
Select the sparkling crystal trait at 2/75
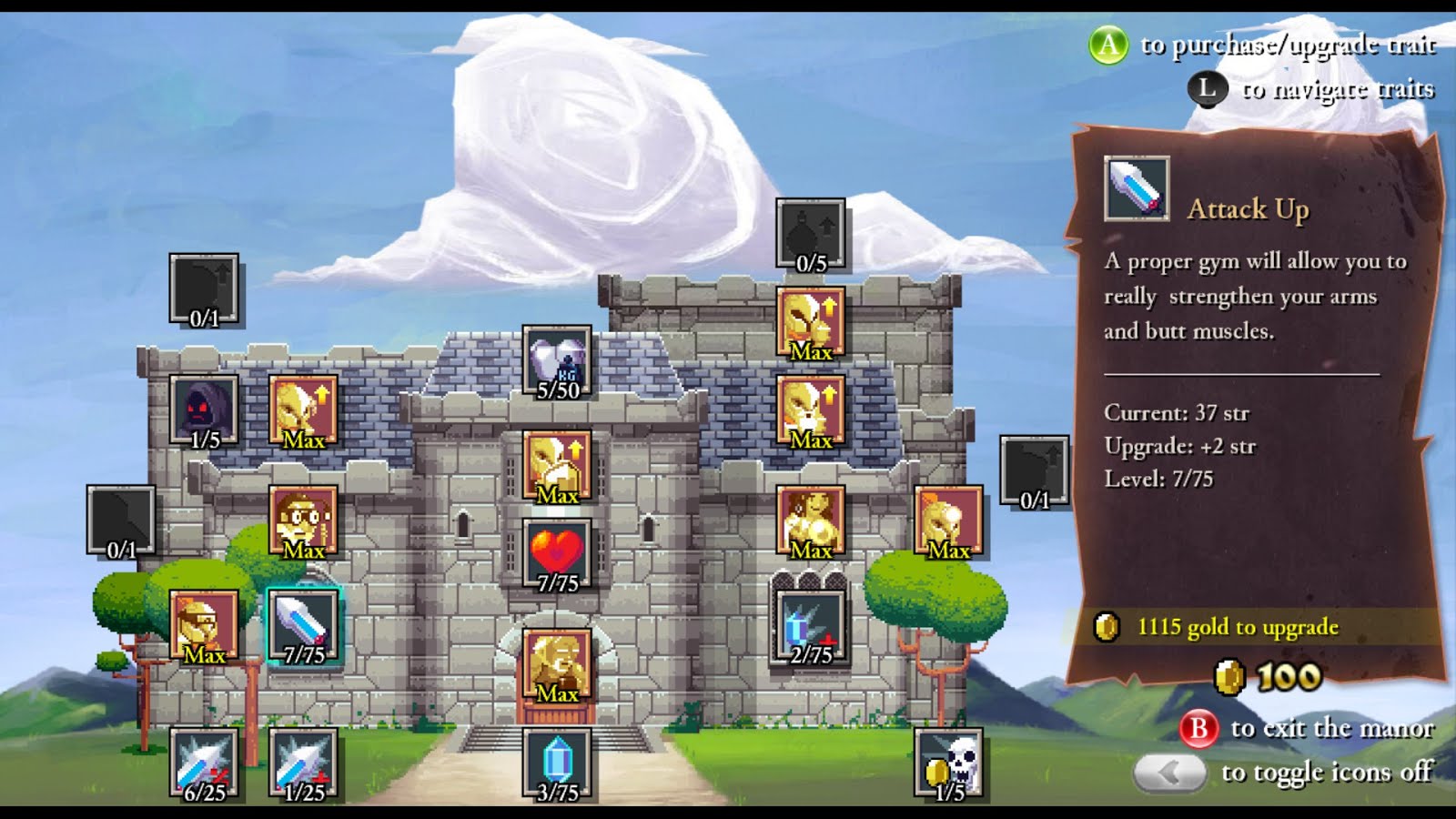click(x=810, y=625)
